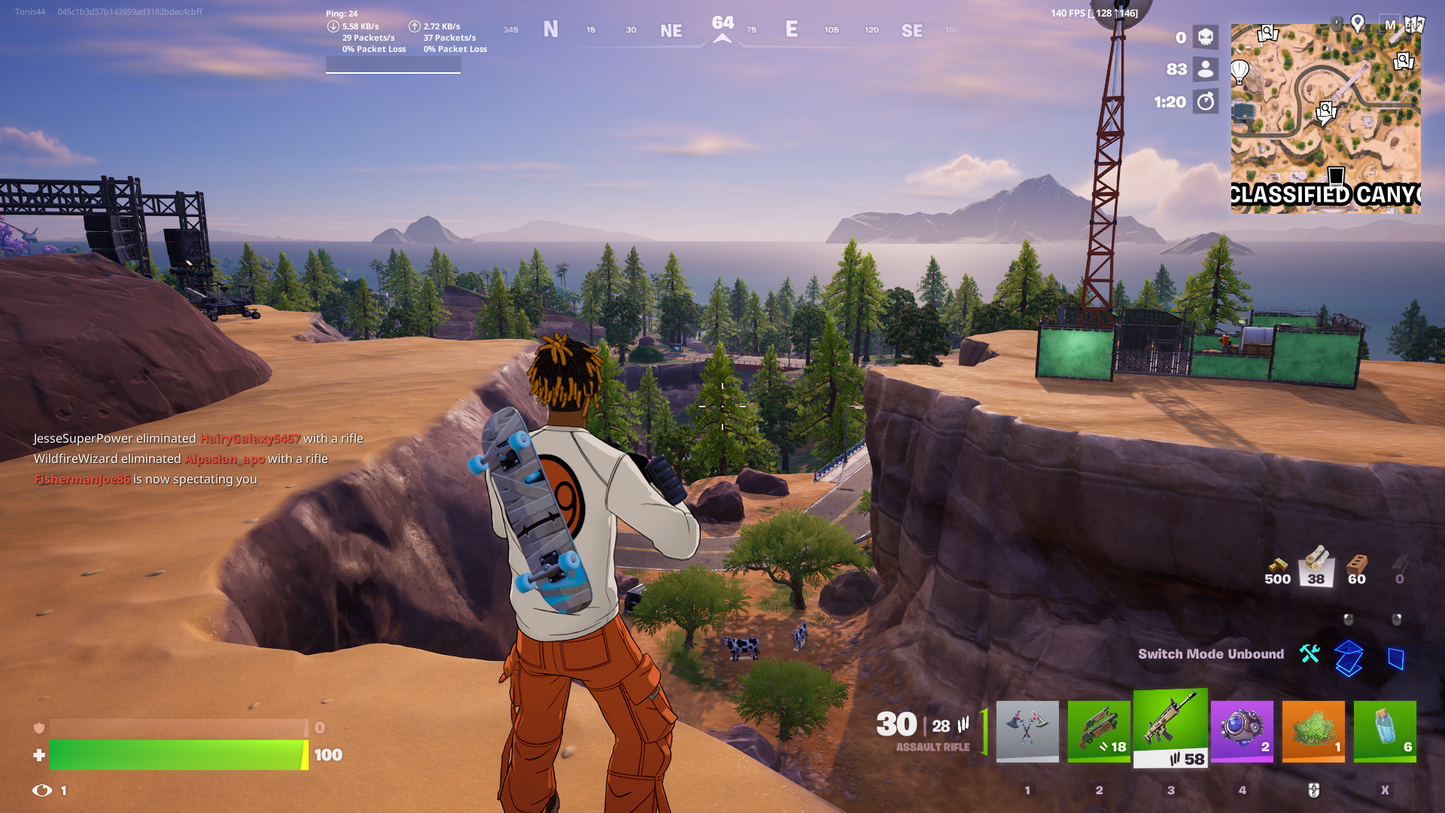Choose wood as the building material

[x=1316, y=565]
